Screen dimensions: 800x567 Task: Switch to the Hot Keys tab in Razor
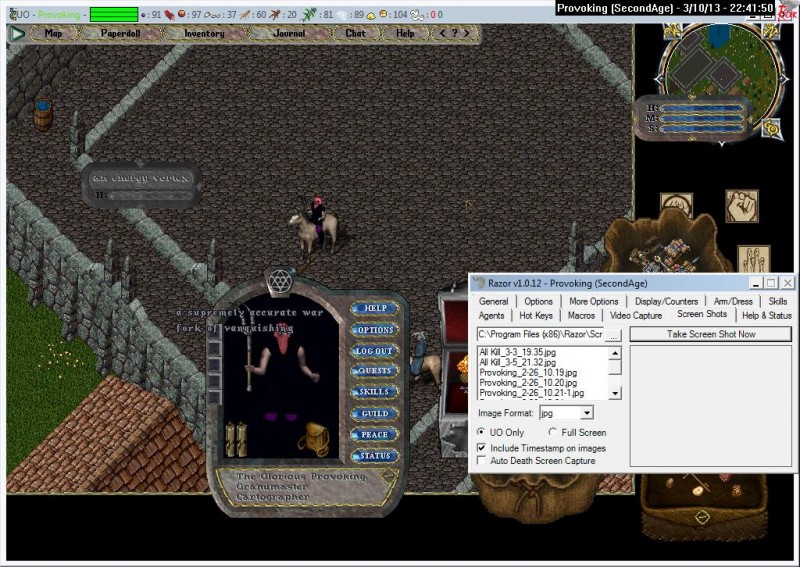point(535,316)
